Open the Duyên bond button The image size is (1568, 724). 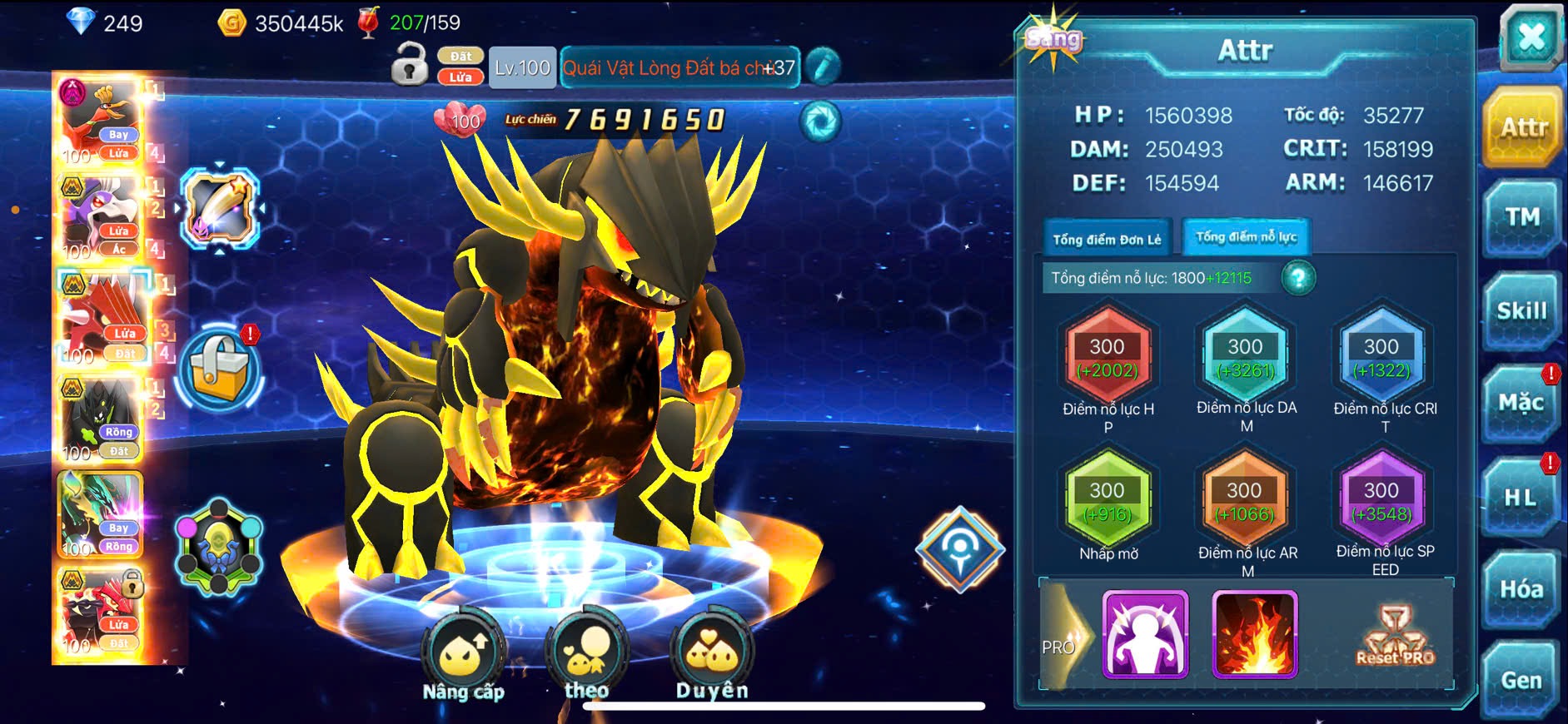(712, 659)
